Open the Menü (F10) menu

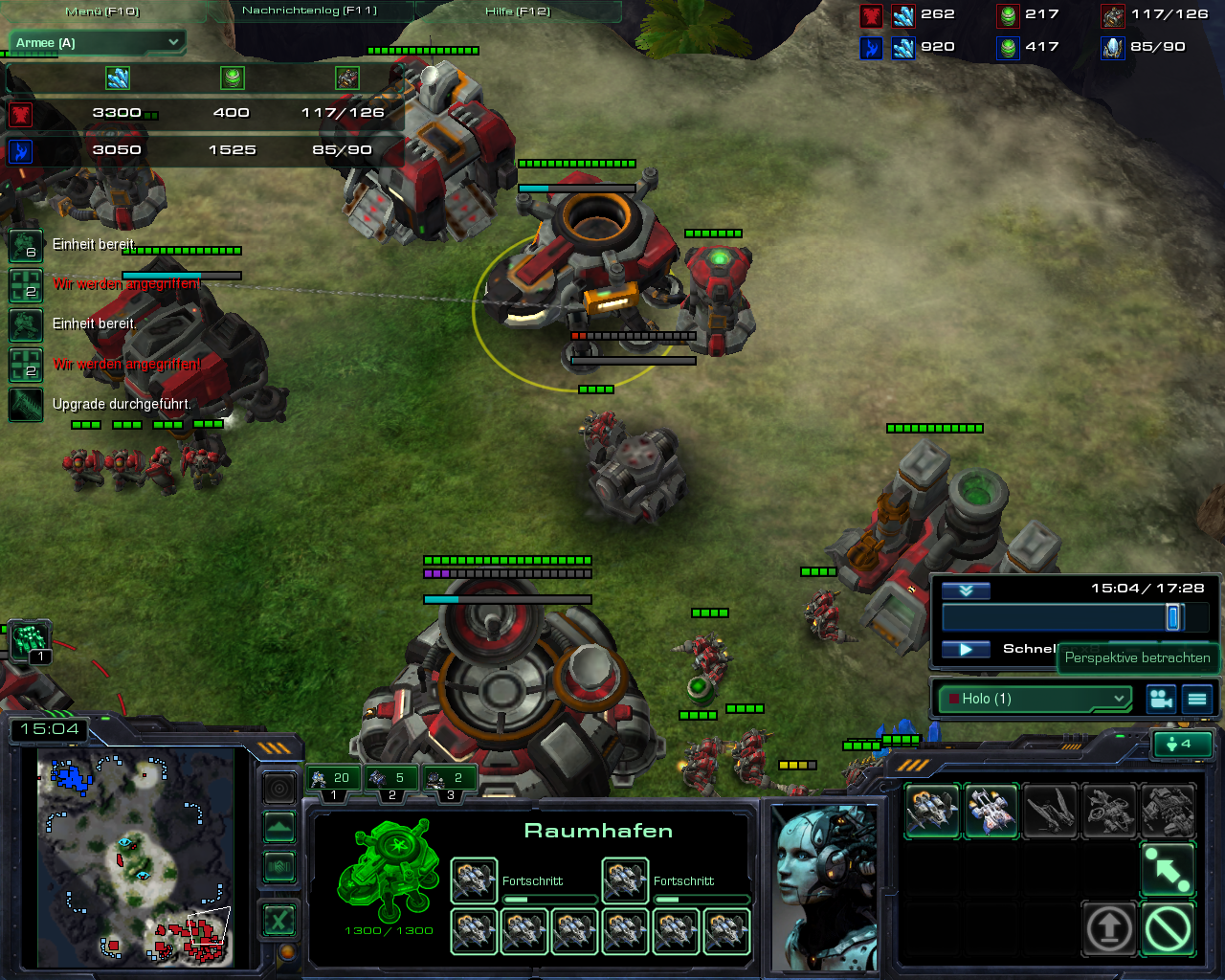(x=102, y=11)
